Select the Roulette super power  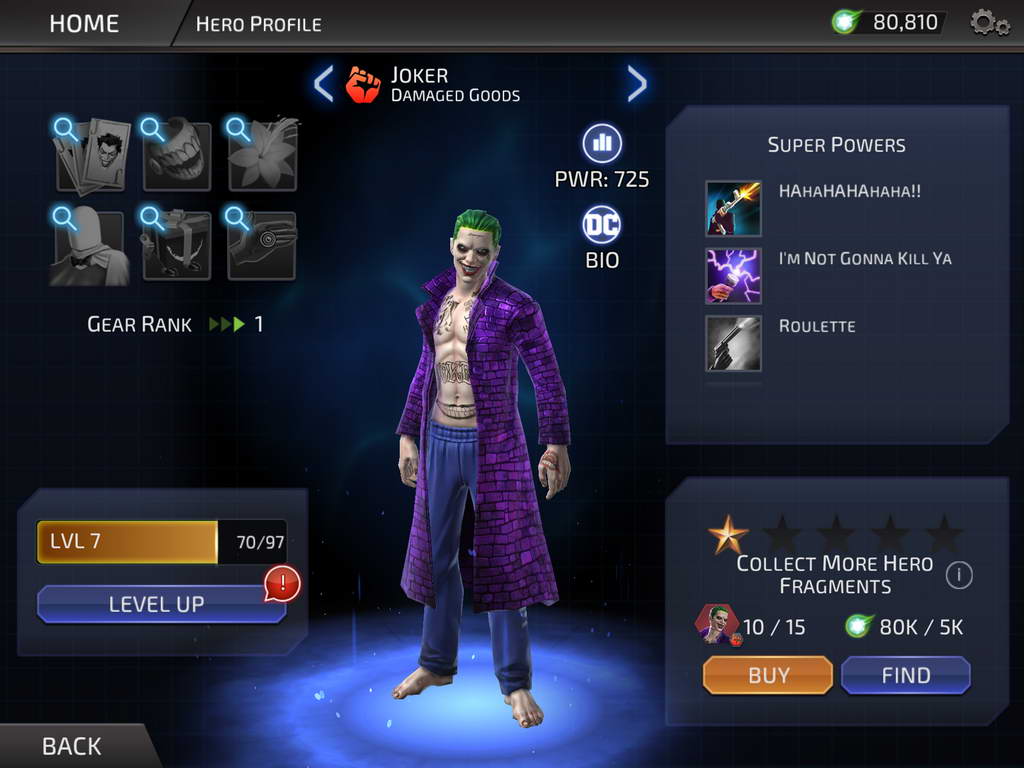[733, 343]
